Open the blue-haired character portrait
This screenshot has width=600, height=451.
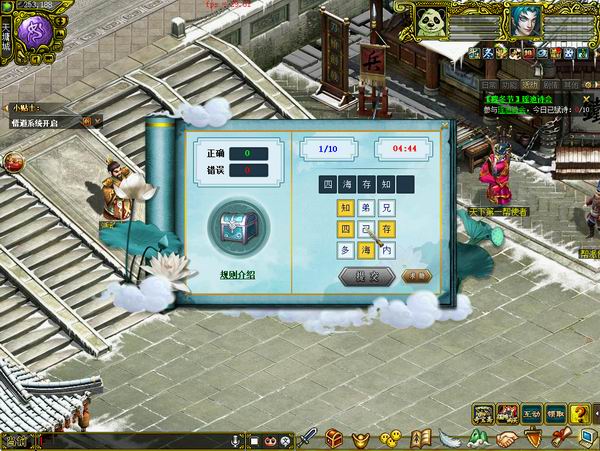pyautogui.click(x=526, y=20)
